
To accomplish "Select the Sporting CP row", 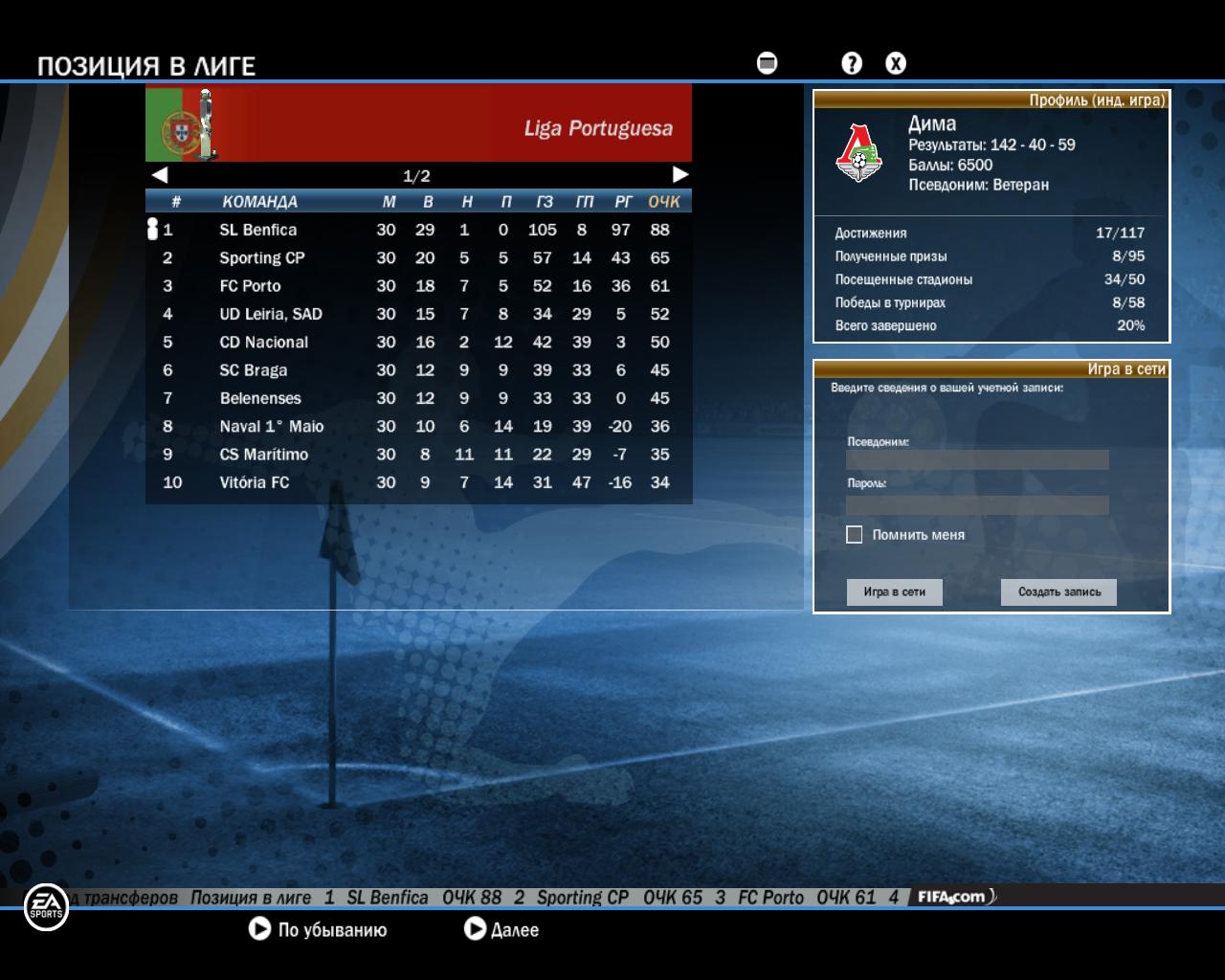I will tap(261, 257).
